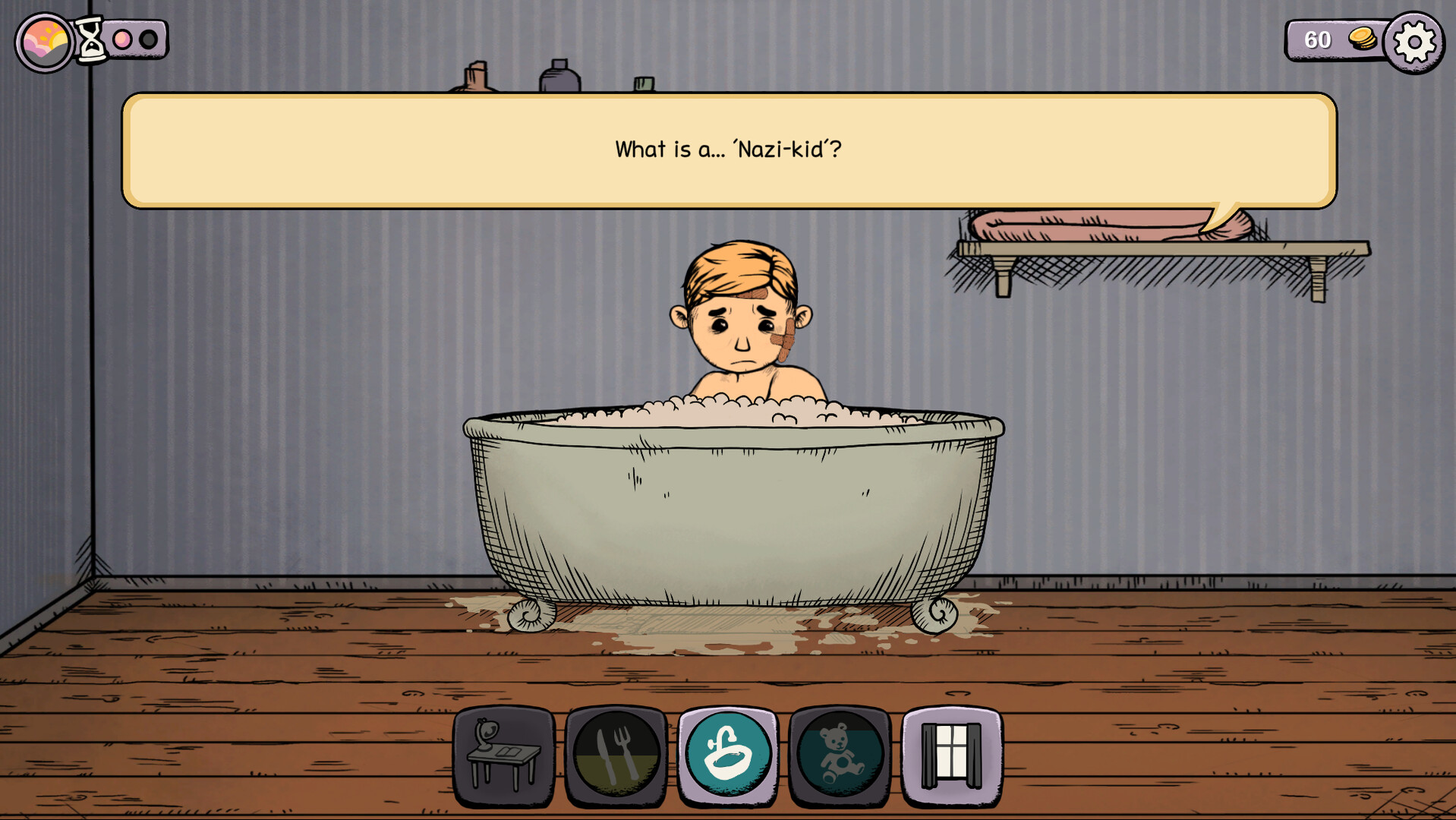Deselect the highlighted bath activity tab
The image size is (1456, 820).
[727, 754]
